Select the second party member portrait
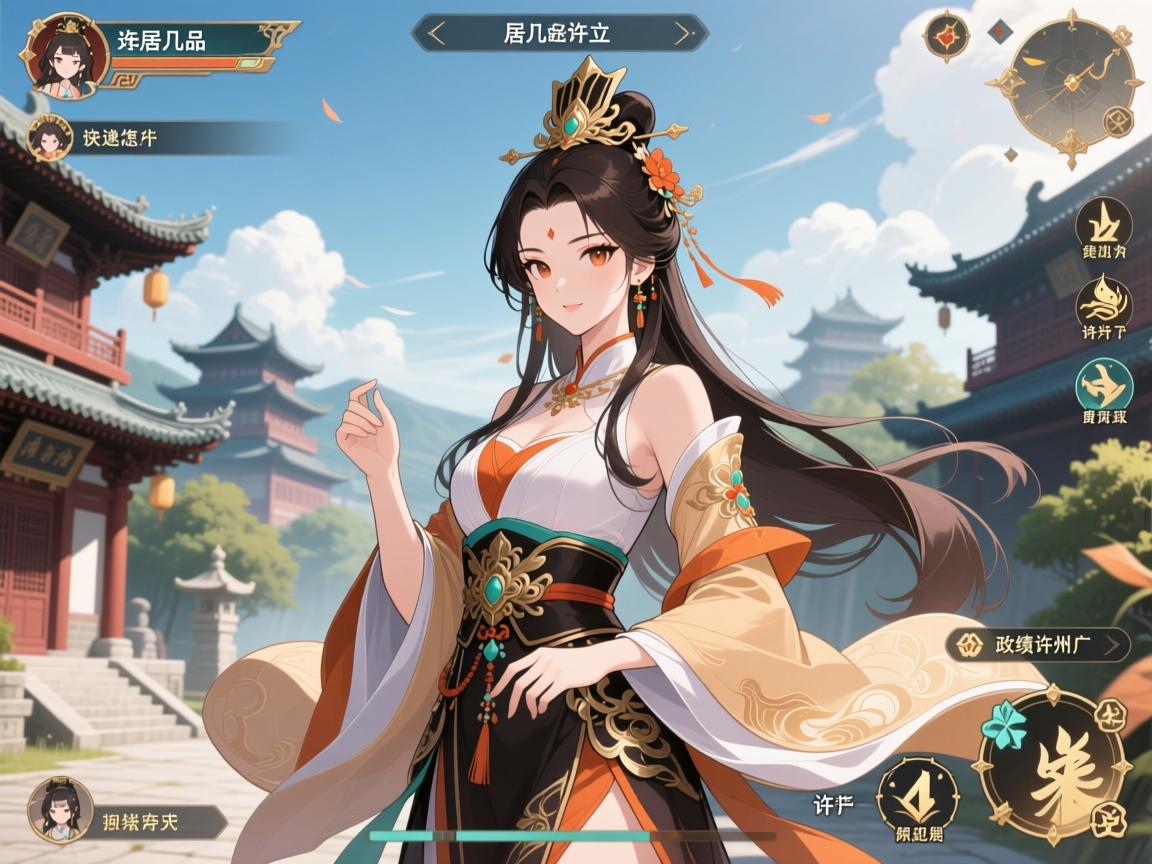1152x864 pixels. tap(47, 138)
